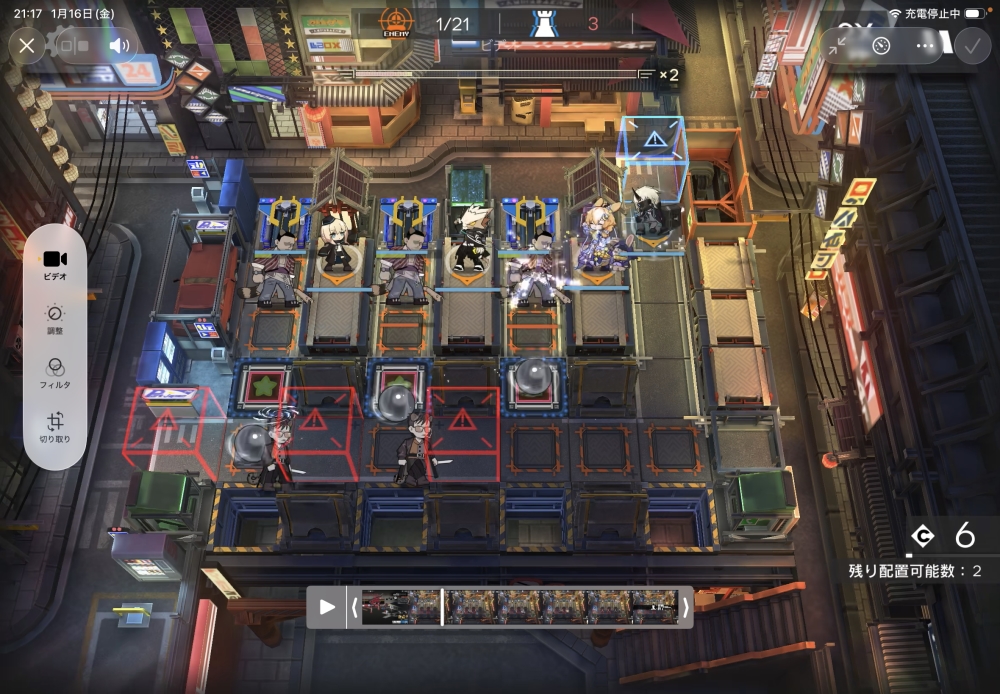
Task: Click the white playhead on the filmstrip
Action: click(442, 607)
